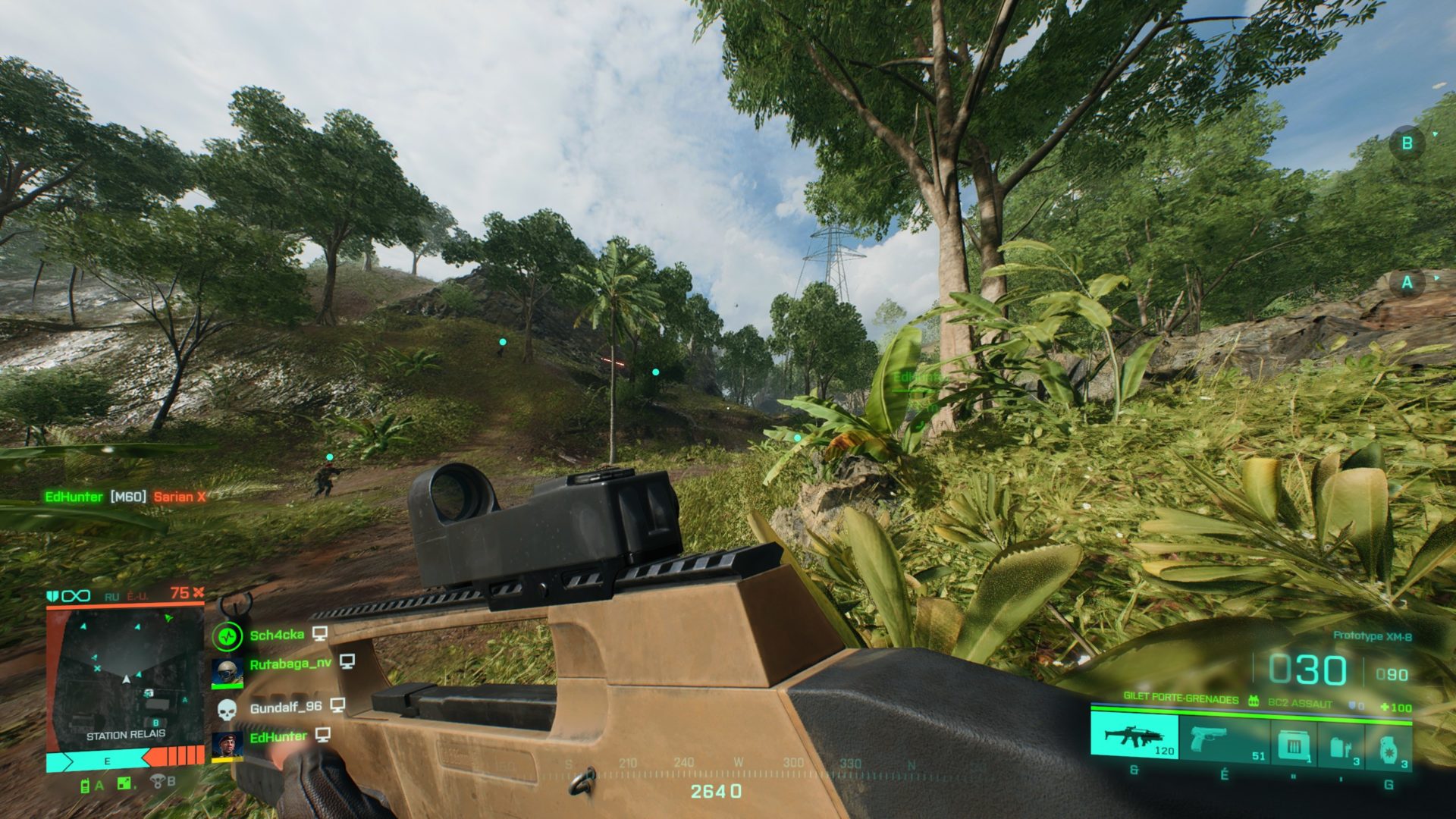Select downed squadmate Gundalf_96

(285, 708)
